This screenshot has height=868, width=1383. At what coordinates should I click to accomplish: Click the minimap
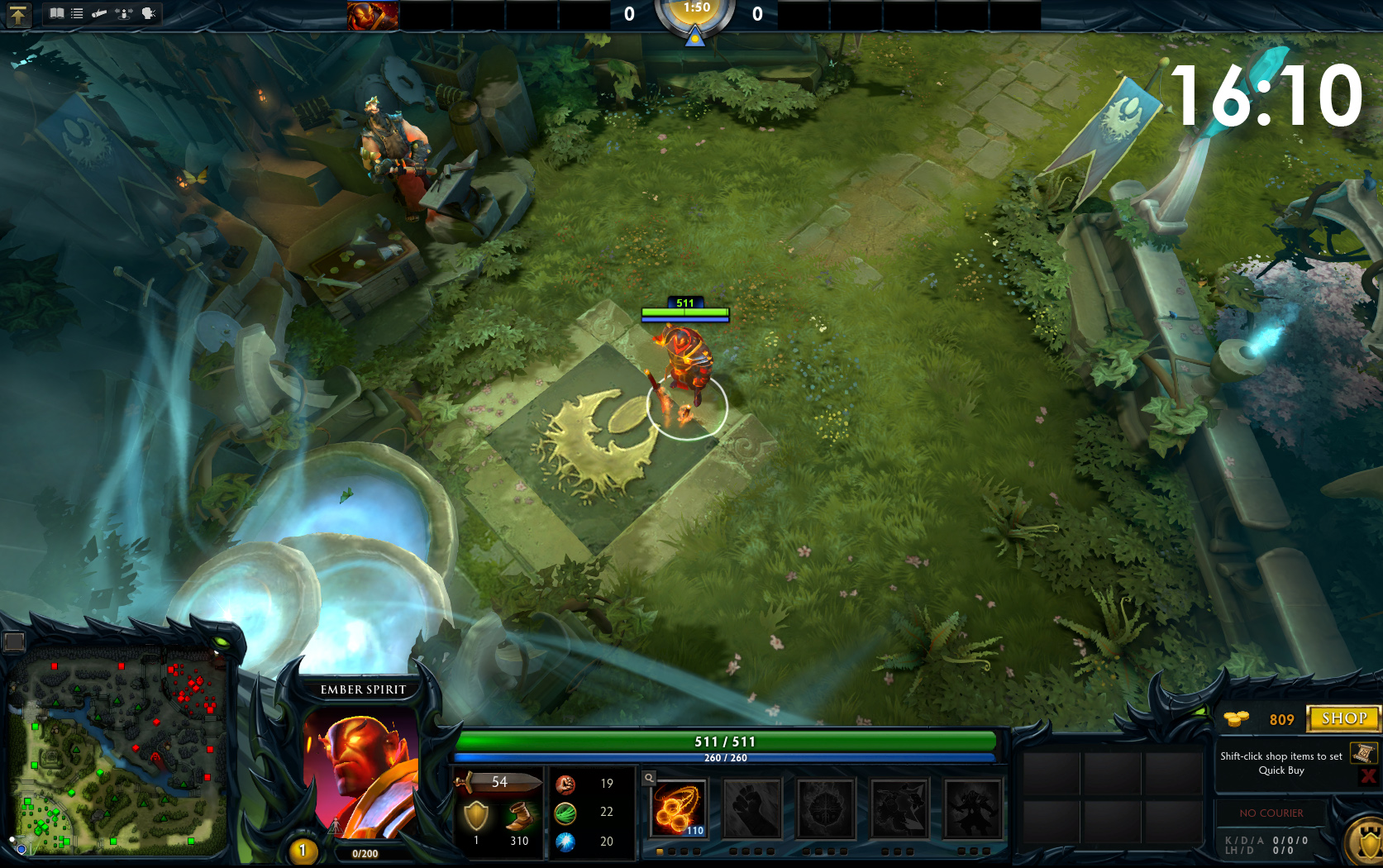click(x=117, y=756)
